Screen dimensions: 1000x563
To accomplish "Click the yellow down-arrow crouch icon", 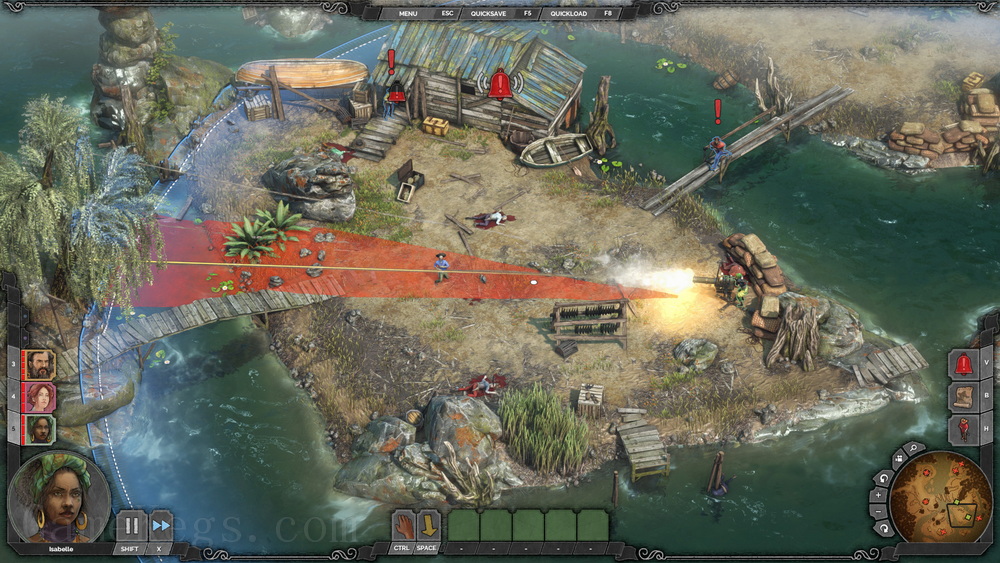I will [x=428, y=525].
